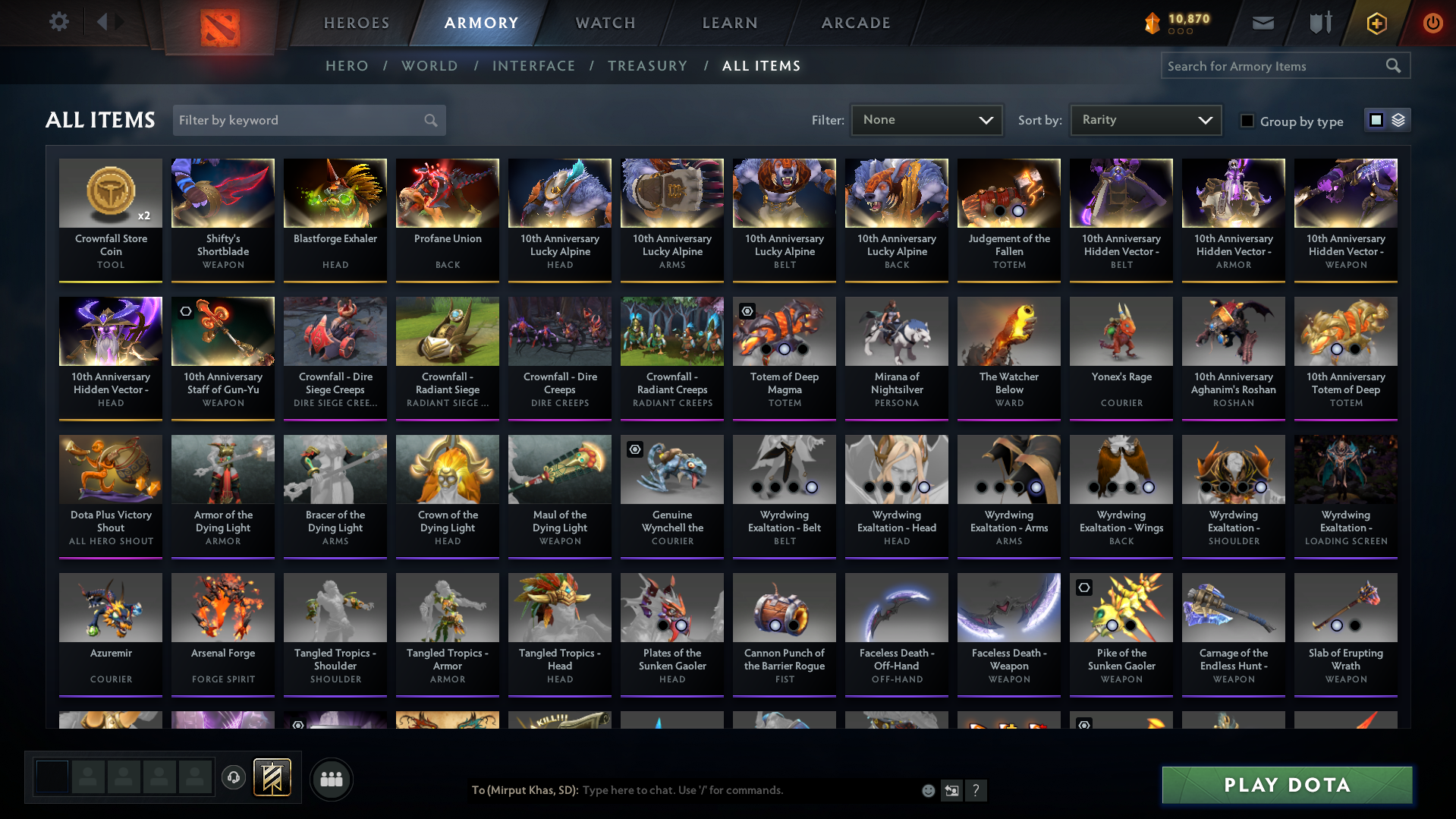Open the emoticon picker in chat
This screenshot has height=819, width=1456.
[928, 790]
